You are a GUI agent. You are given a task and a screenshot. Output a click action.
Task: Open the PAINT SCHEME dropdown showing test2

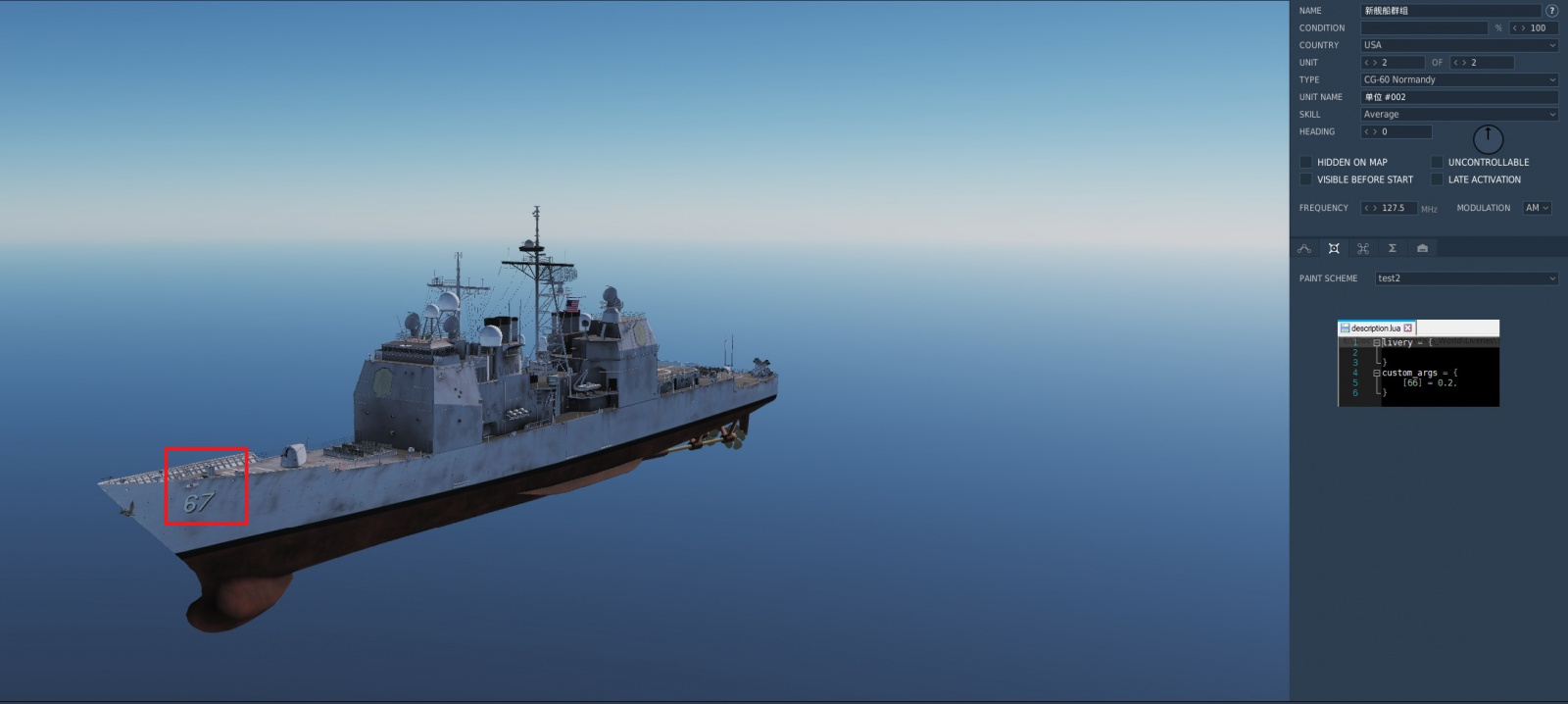tap(1465, 278)
